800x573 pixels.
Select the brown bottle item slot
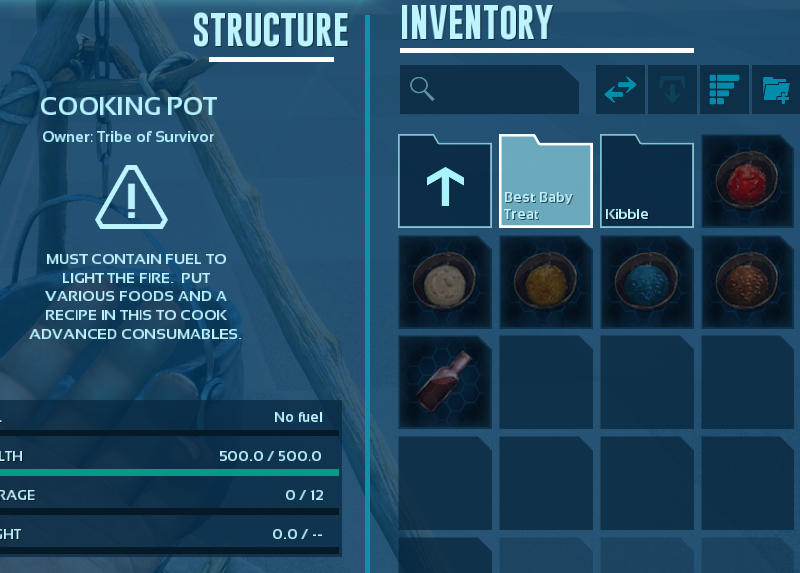point(445,383)
